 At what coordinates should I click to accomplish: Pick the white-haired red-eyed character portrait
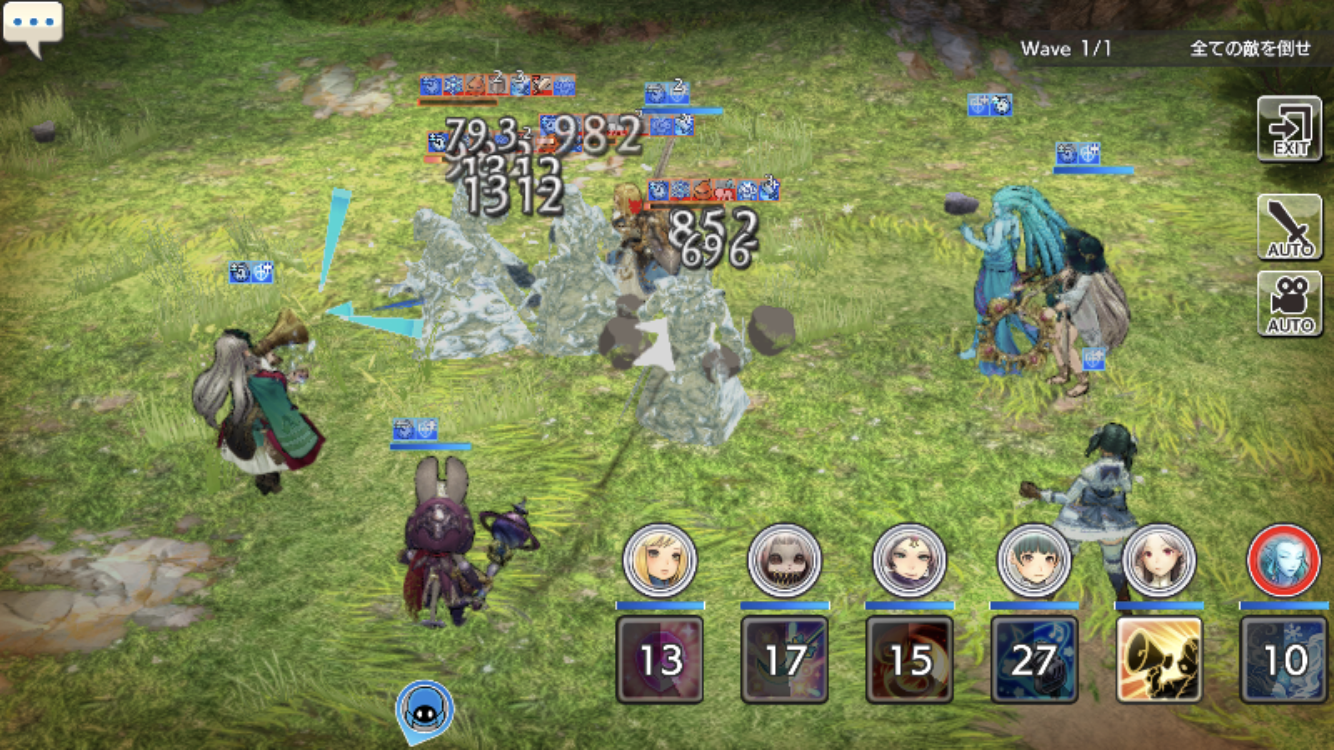coord(1159,561)
